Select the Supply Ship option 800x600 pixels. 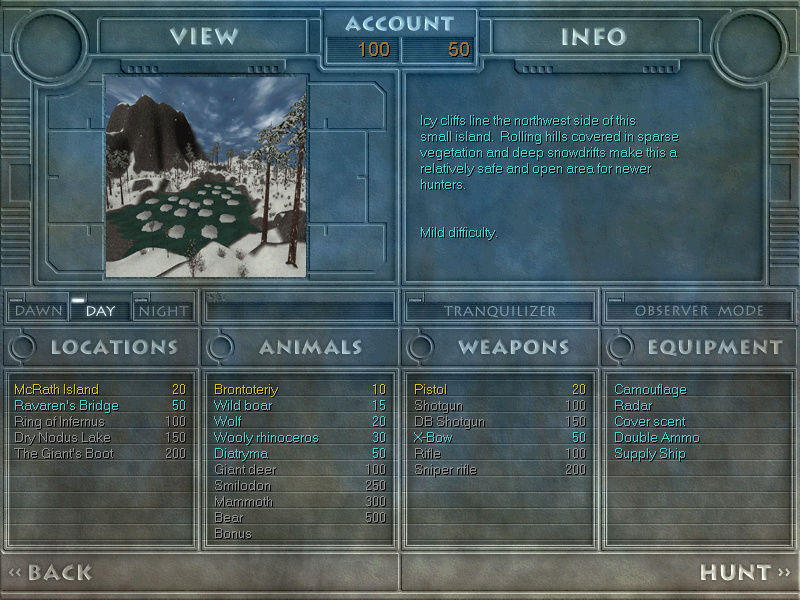tap(650, 453)
